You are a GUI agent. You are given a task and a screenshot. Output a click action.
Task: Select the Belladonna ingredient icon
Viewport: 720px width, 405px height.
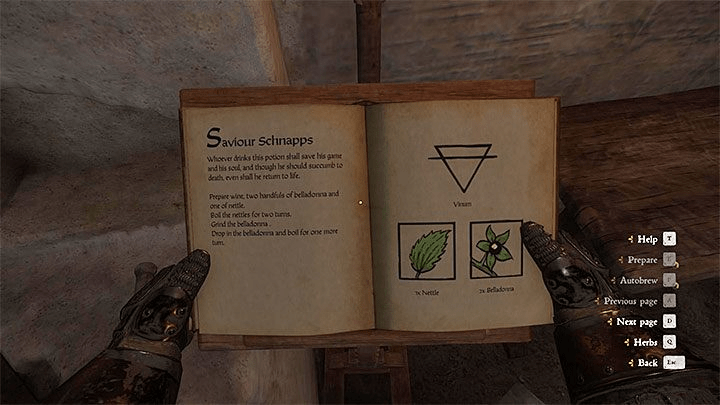pyautogui.click(x=496, y=250)
